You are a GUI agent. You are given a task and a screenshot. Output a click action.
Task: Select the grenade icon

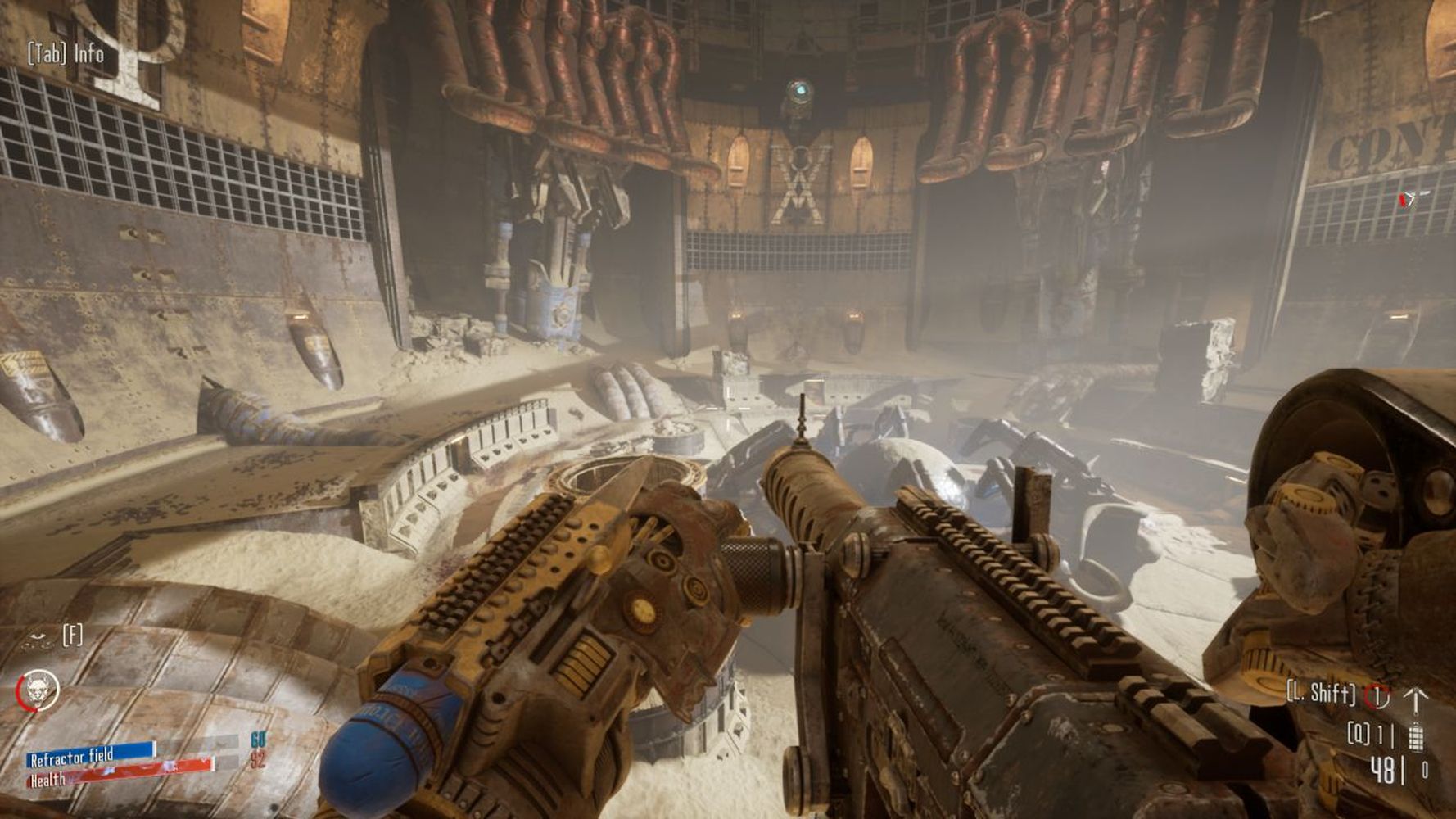pos(1416,736)
